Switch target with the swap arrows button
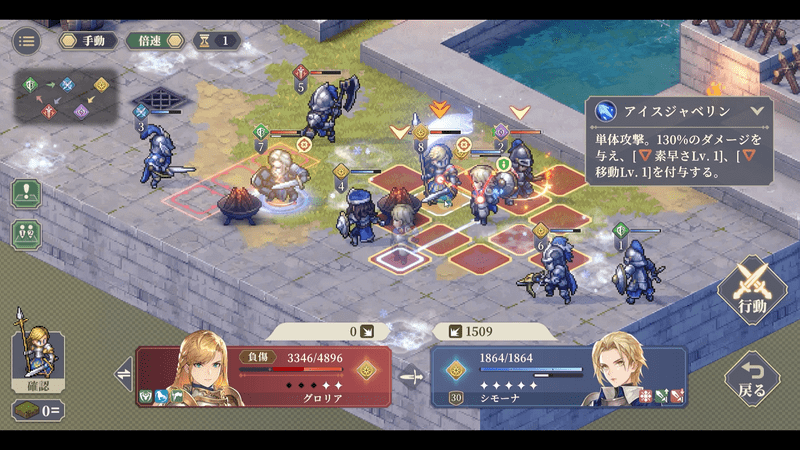 pyautogui.click(x=124, y=376)
